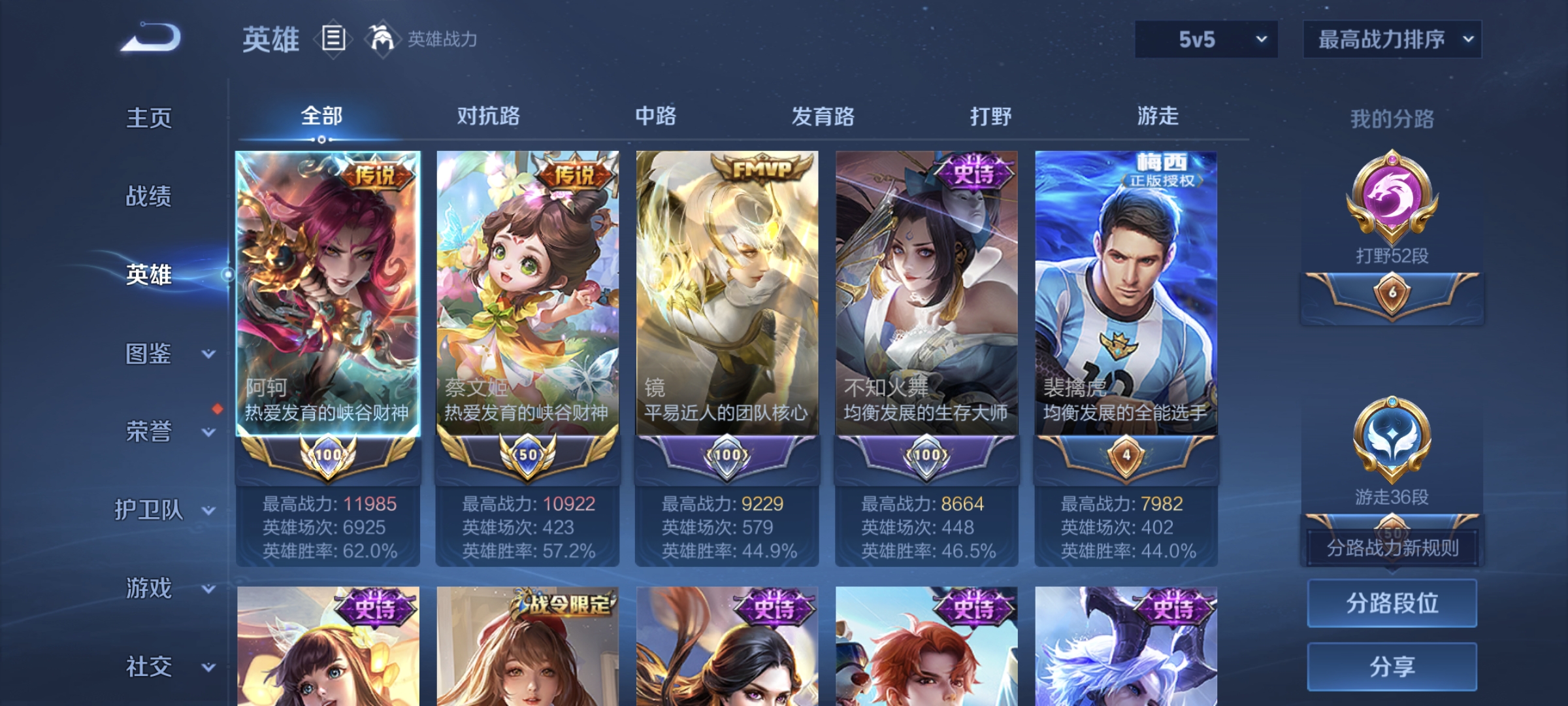Open the 最高战力排序 sorting dropdown
The width and height of the screenshot is (1568, 706).
click(1392, 39)
